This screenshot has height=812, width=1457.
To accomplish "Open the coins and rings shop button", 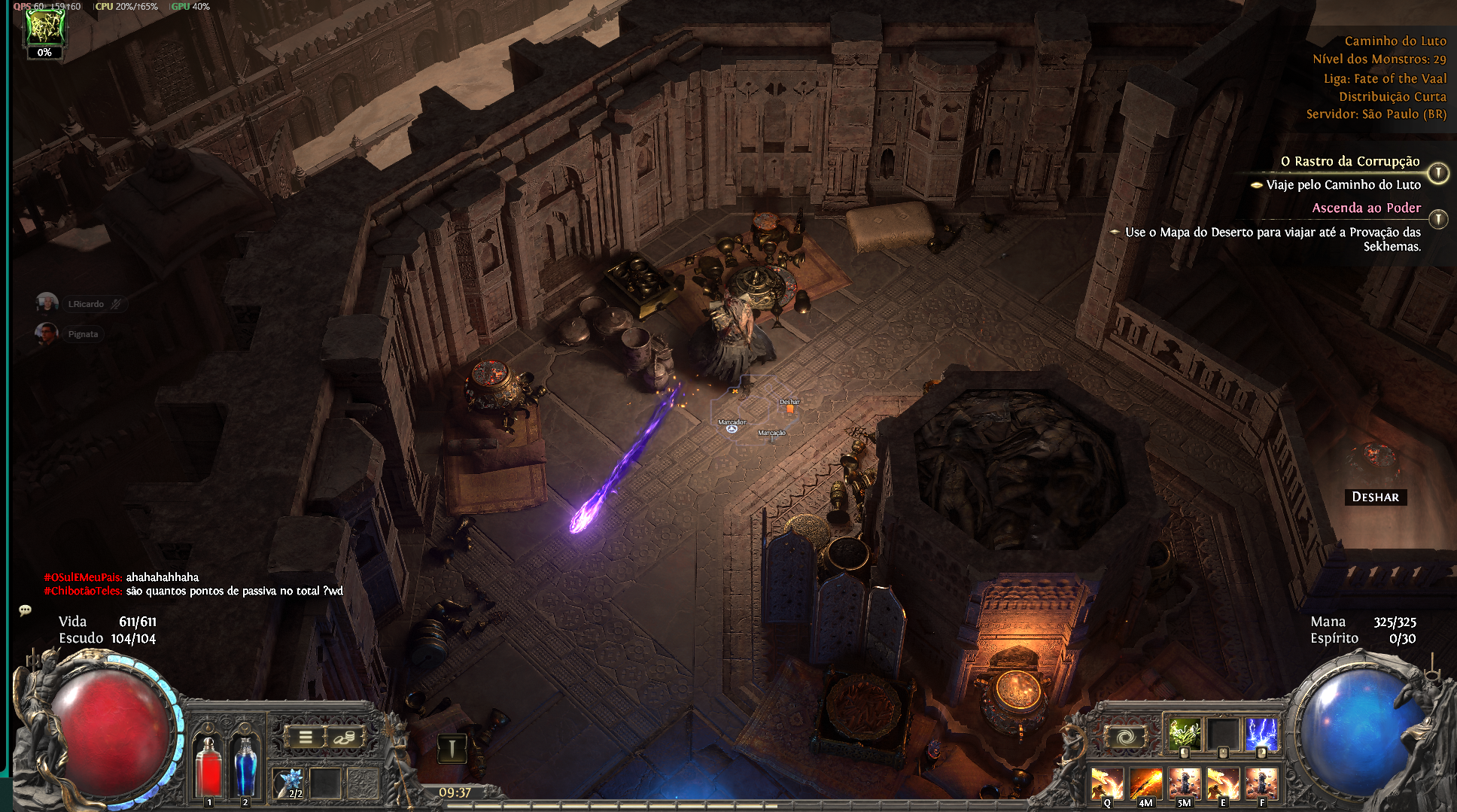I will 344,737.
